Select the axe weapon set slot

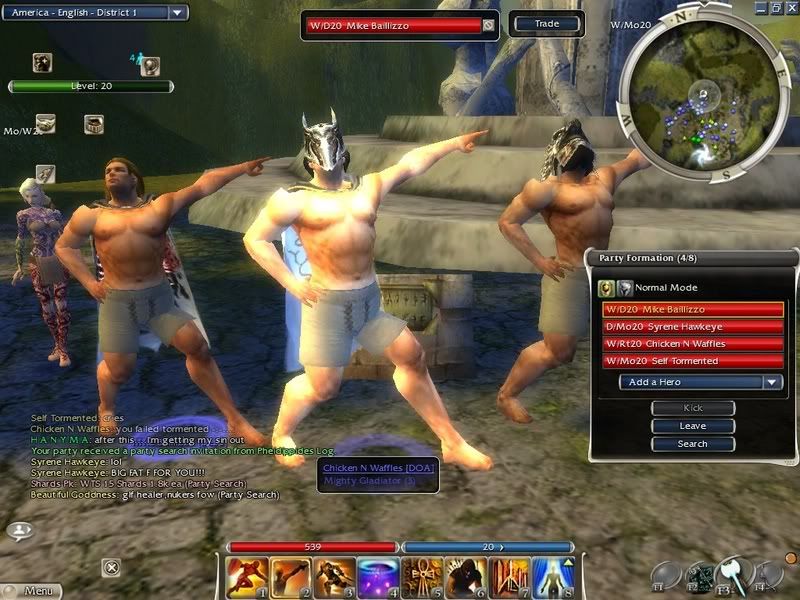[x=735, y=573]
